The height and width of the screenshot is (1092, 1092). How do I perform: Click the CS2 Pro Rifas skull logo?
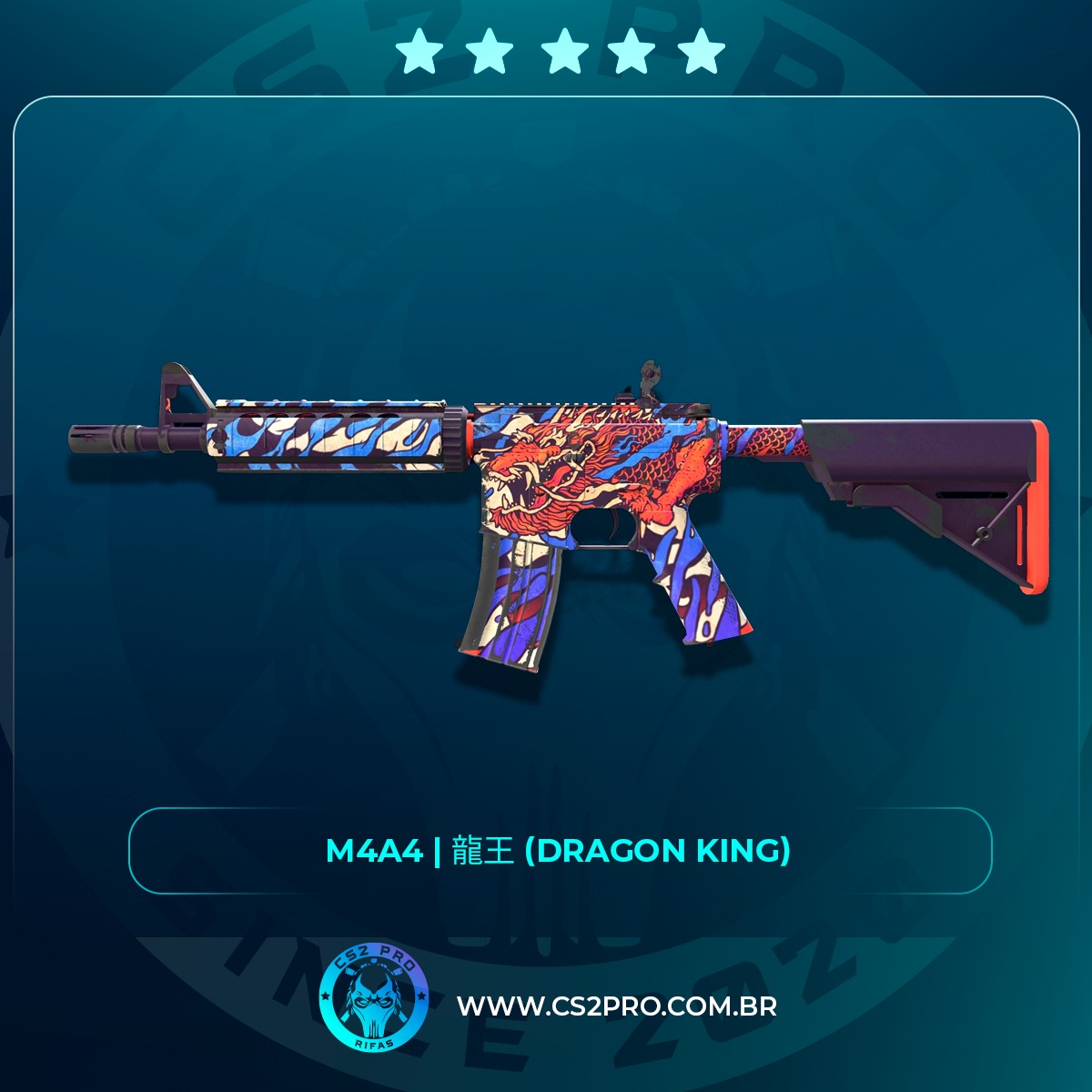click(x=374, y=1000)
